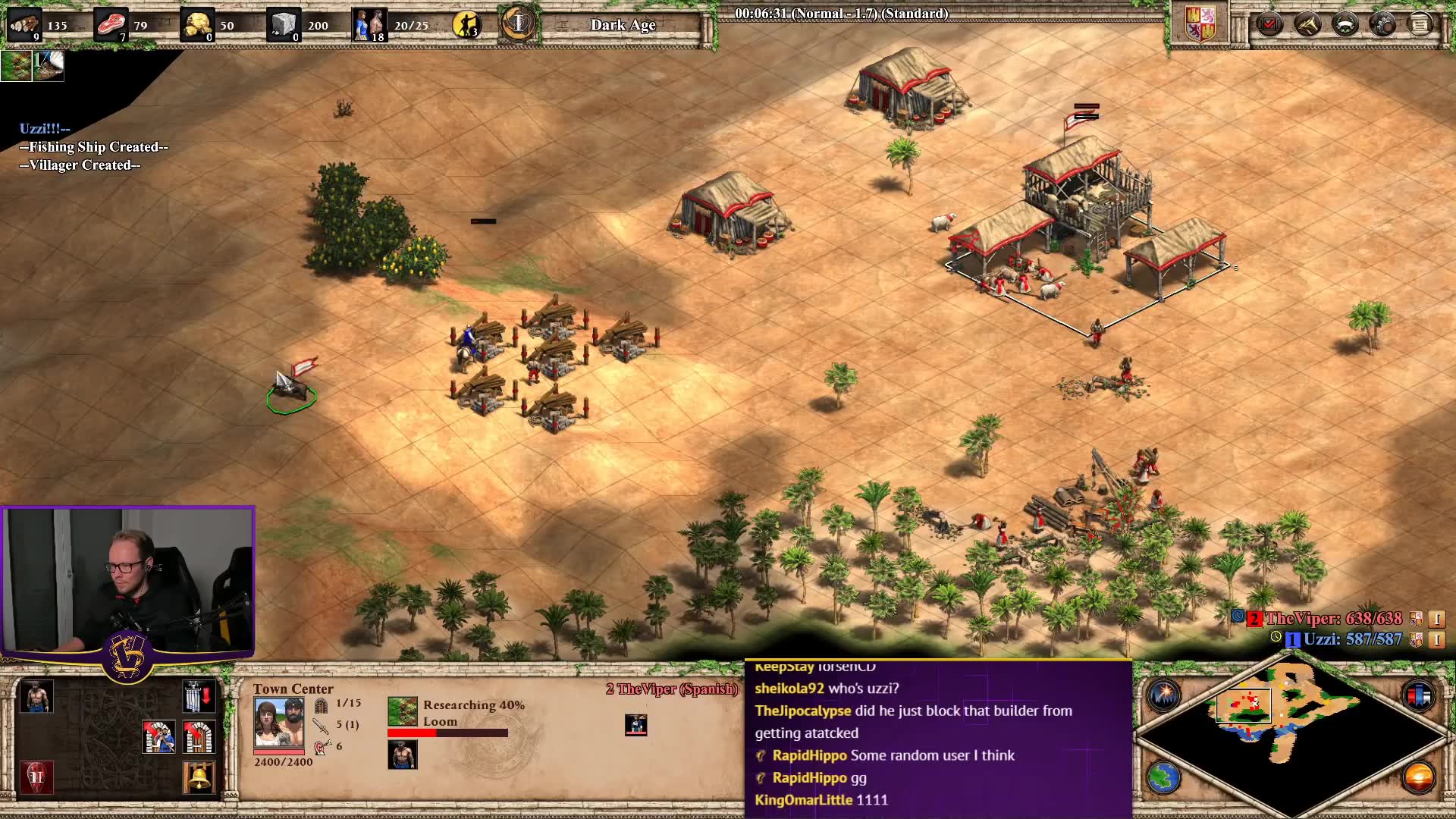Image resolution: width=1456 pixels, height=819 pixels.
Task: Advance to Feudal Age shield icon
Action: click(x=36, y=778)
